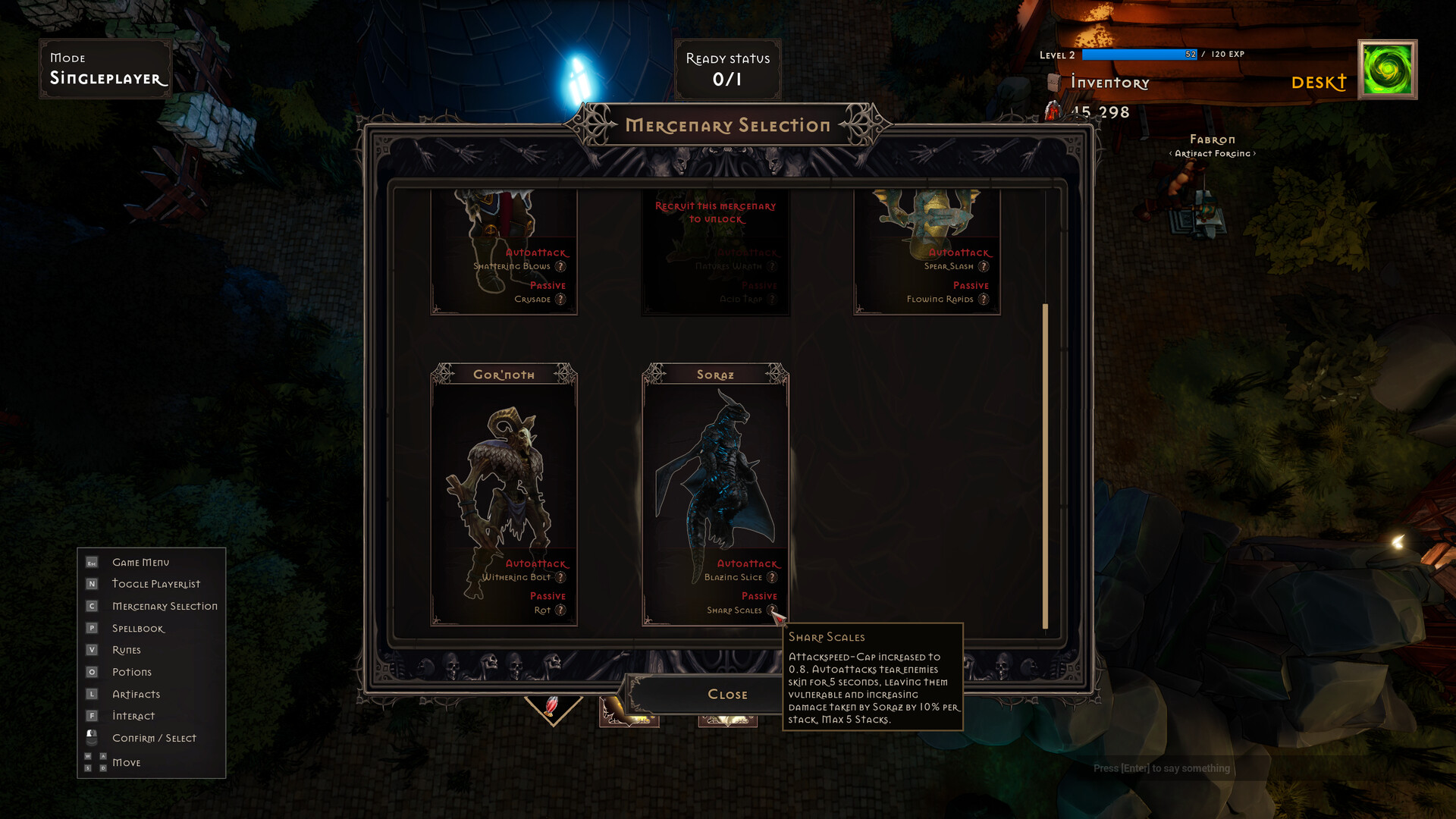This screenshot has height=819, width=1456.
Task: View the Flowing Rapids passive info icon
Action: pos(984,299)
